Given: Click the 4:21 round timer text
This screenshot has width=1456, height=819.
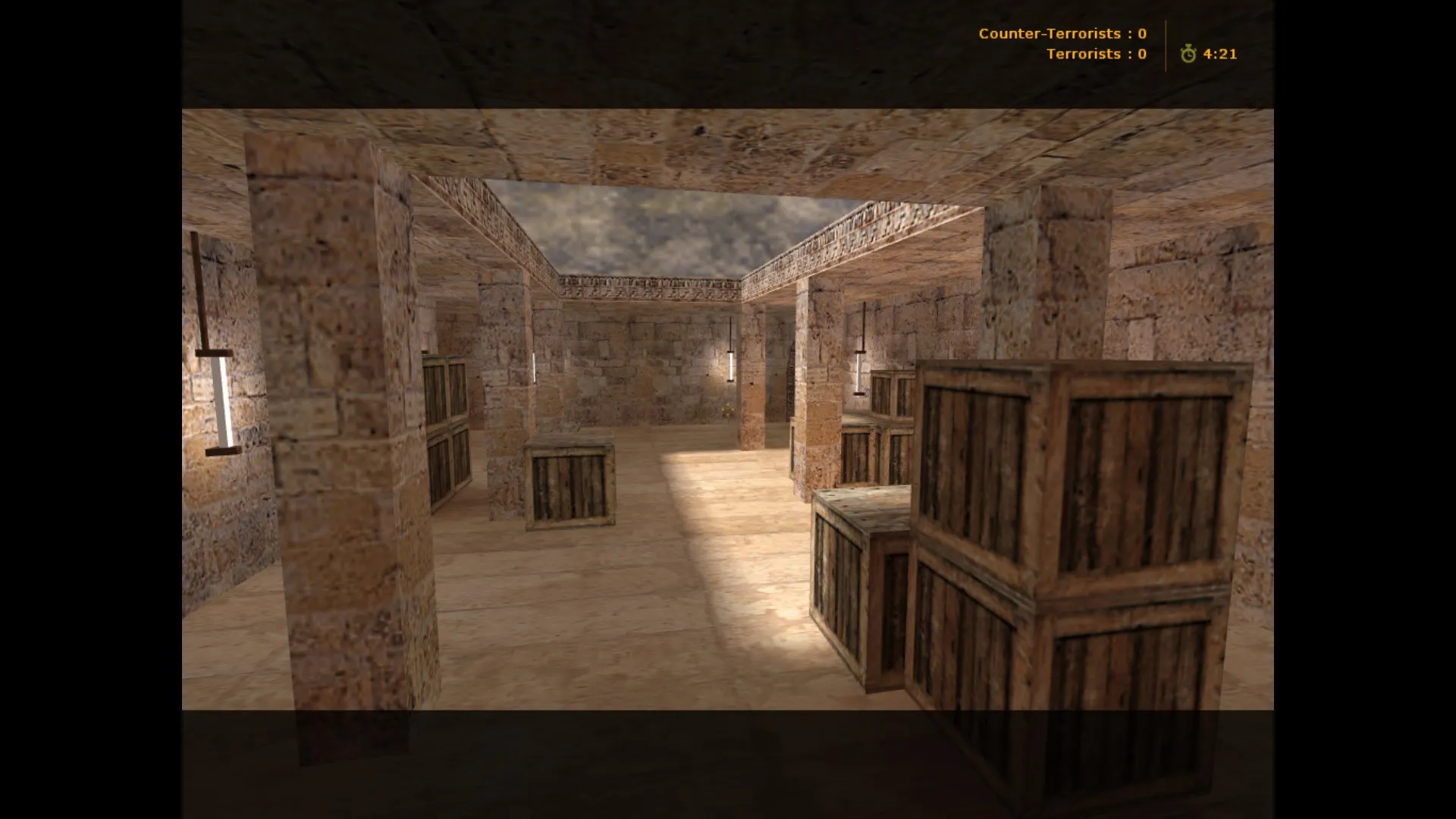Looking at the screenshot, I should [1219, 54].
